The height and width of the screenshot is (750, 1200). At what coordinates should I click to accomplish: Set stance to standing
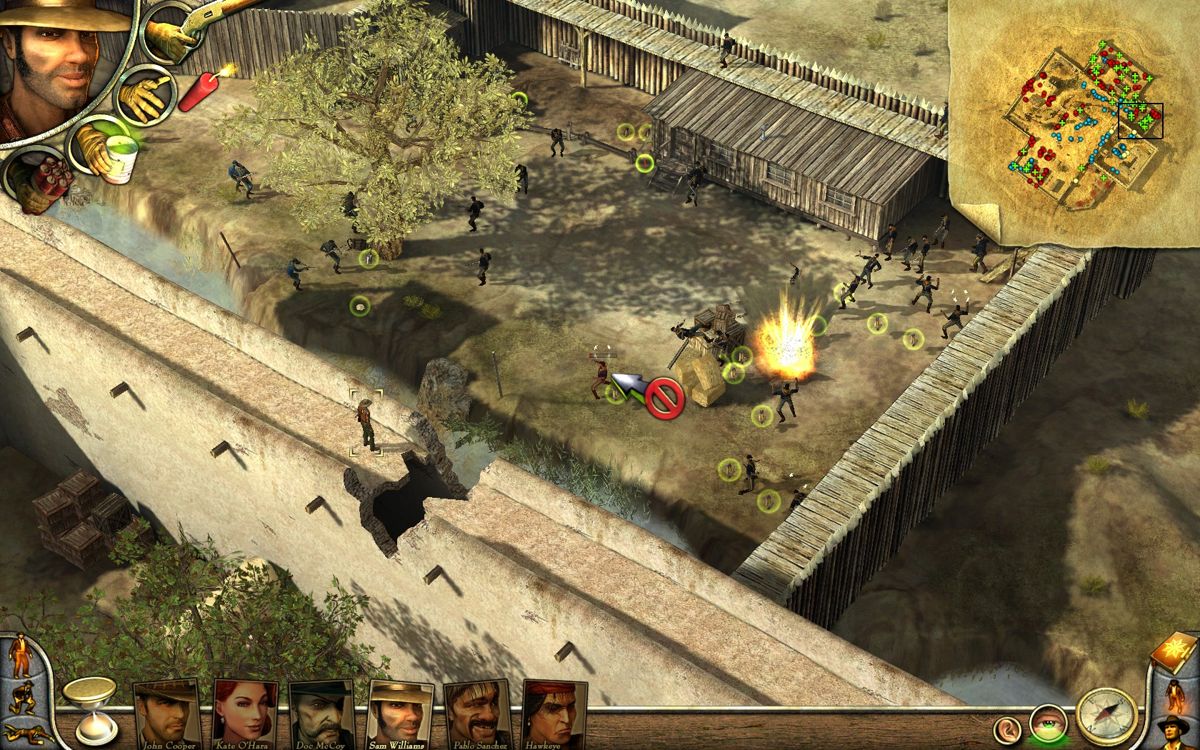[x=18, y=654]
